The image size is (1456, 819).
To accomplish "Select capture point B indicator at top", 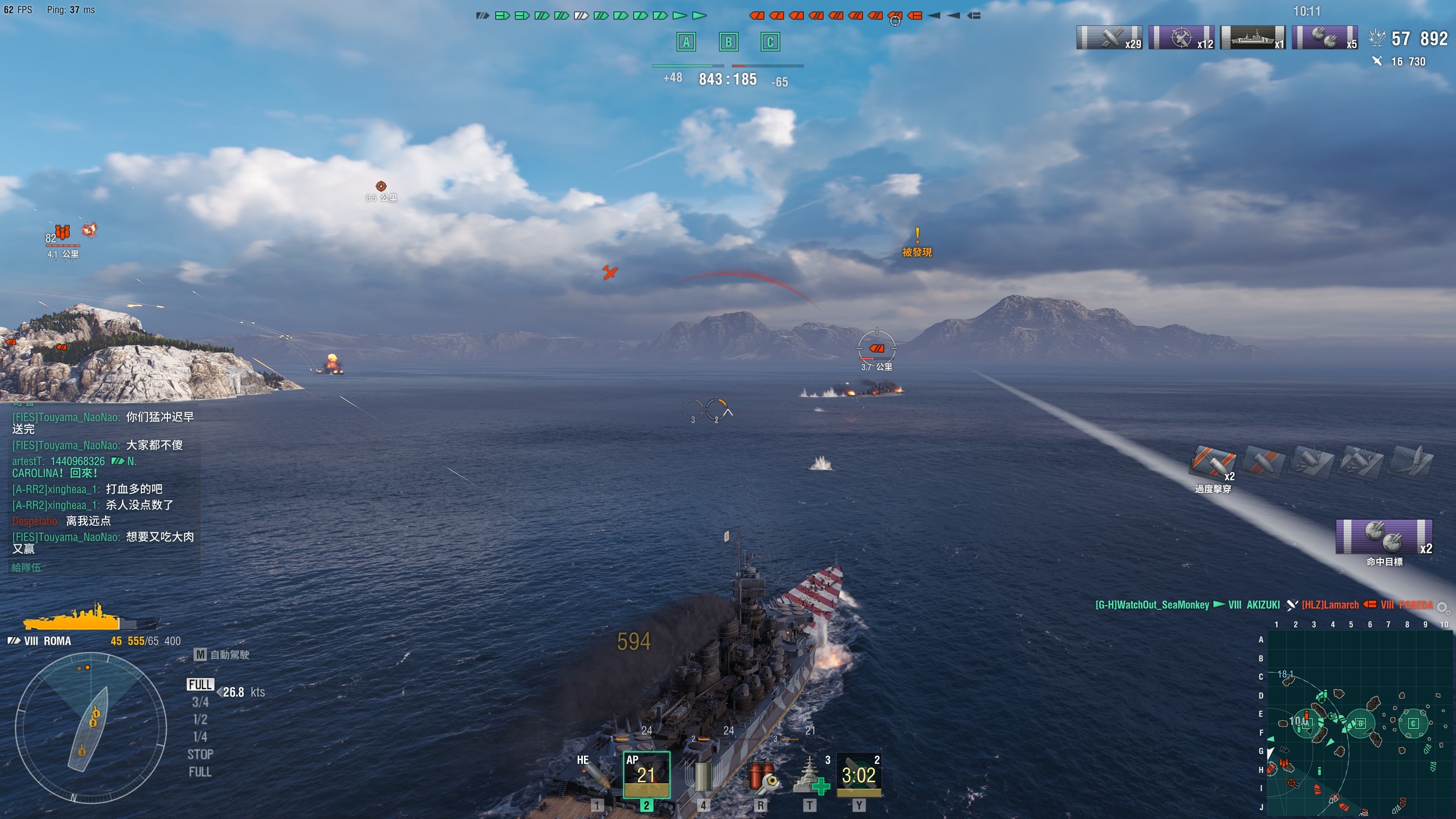I will pyautogui.click(x=729, y=42).
